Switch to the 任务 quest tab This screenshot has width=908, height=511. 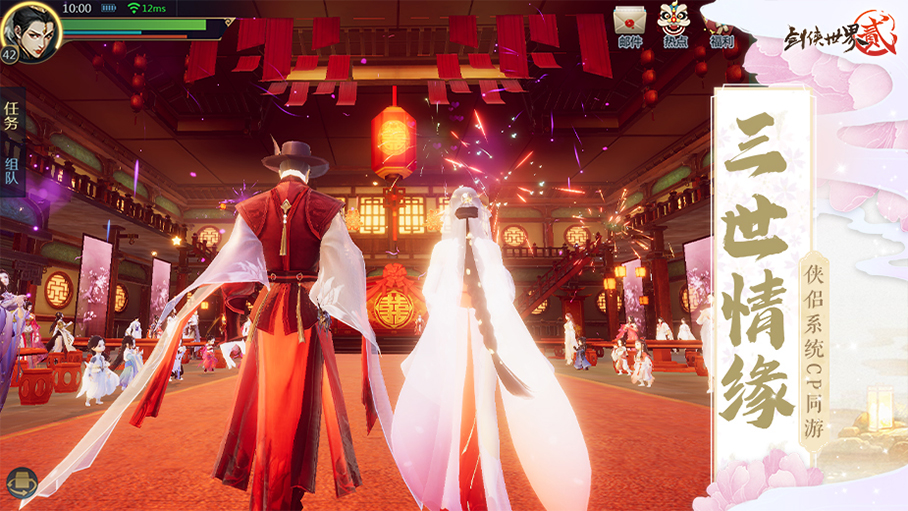[x=12, y=115]
